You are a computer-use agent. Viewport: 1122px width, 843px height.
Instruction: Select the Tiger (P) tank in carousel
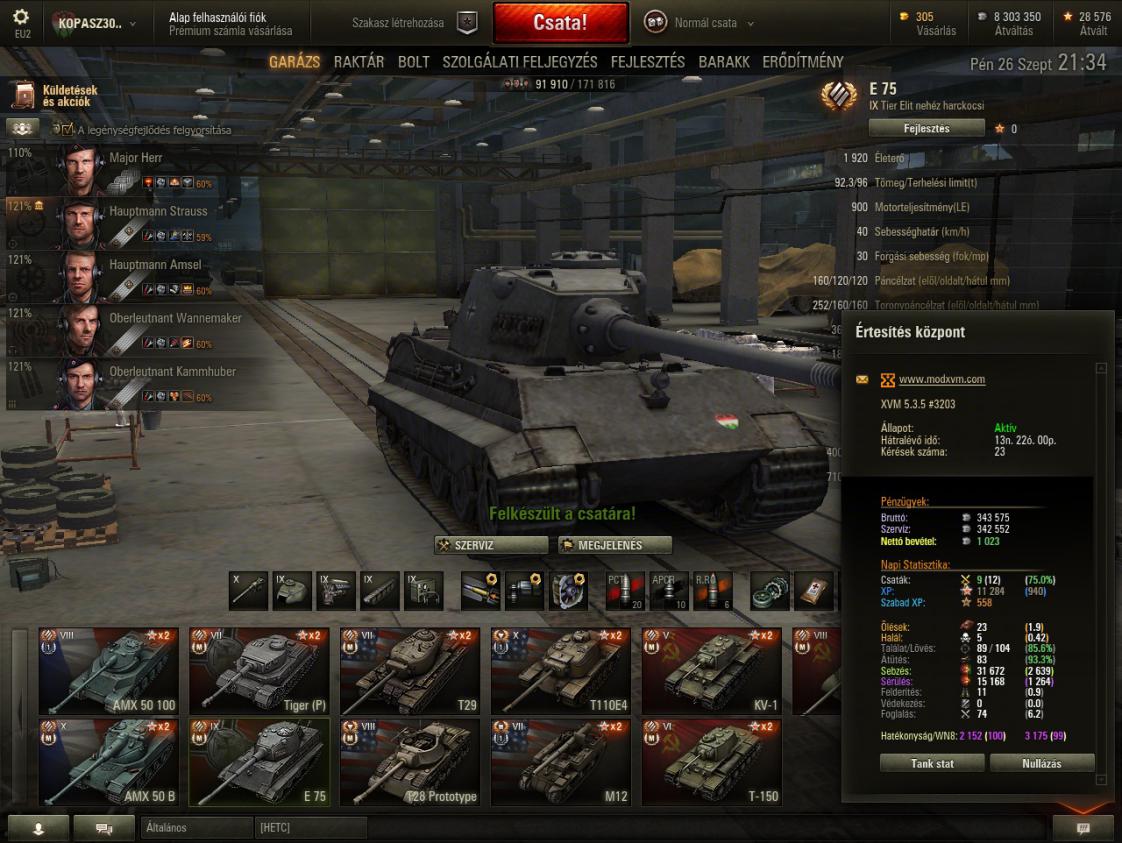click(x=259, y=671)
